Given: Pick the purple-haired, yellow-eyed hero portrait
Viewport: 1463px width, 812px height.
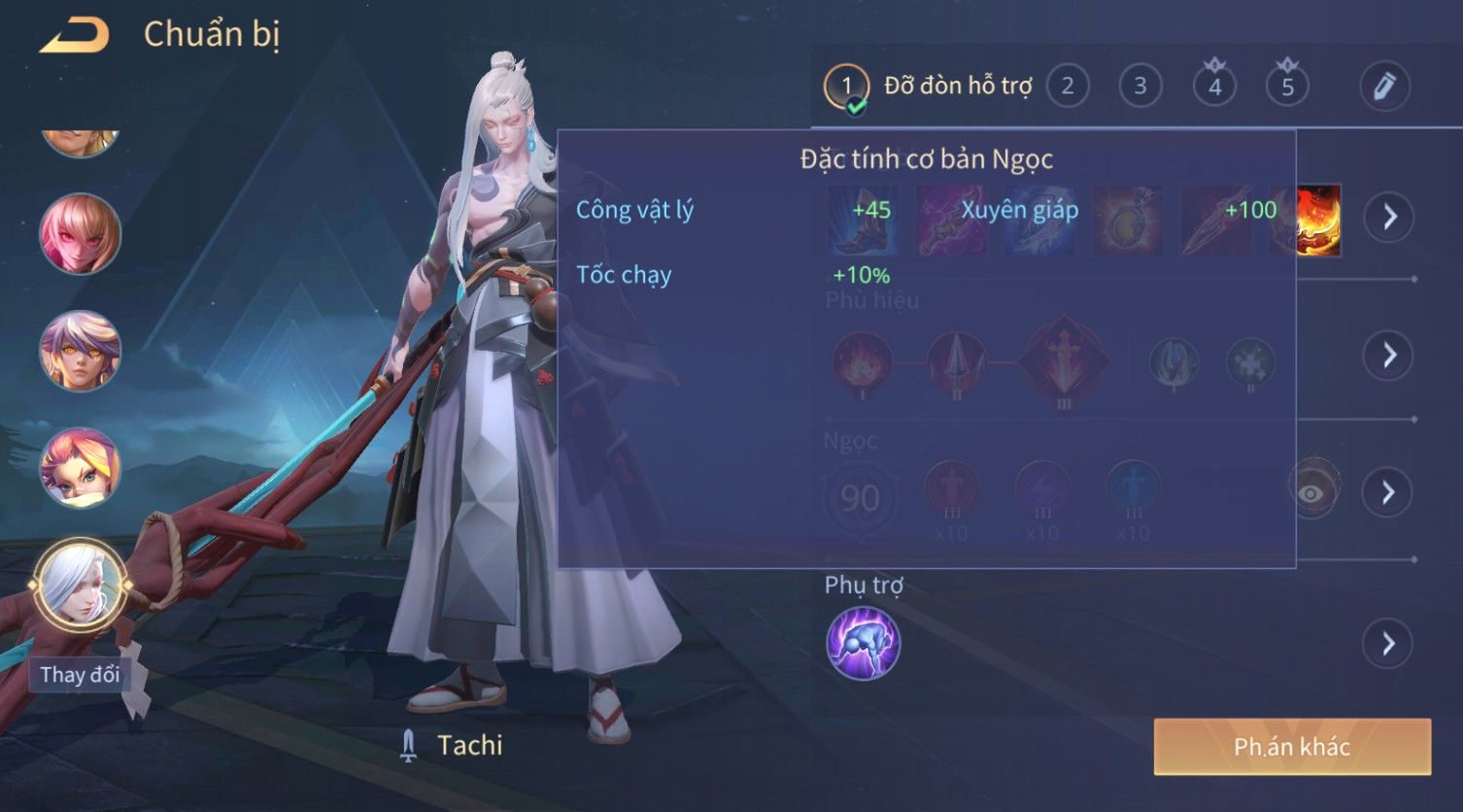Looking at the screenshot, I should tap(80, 351).
